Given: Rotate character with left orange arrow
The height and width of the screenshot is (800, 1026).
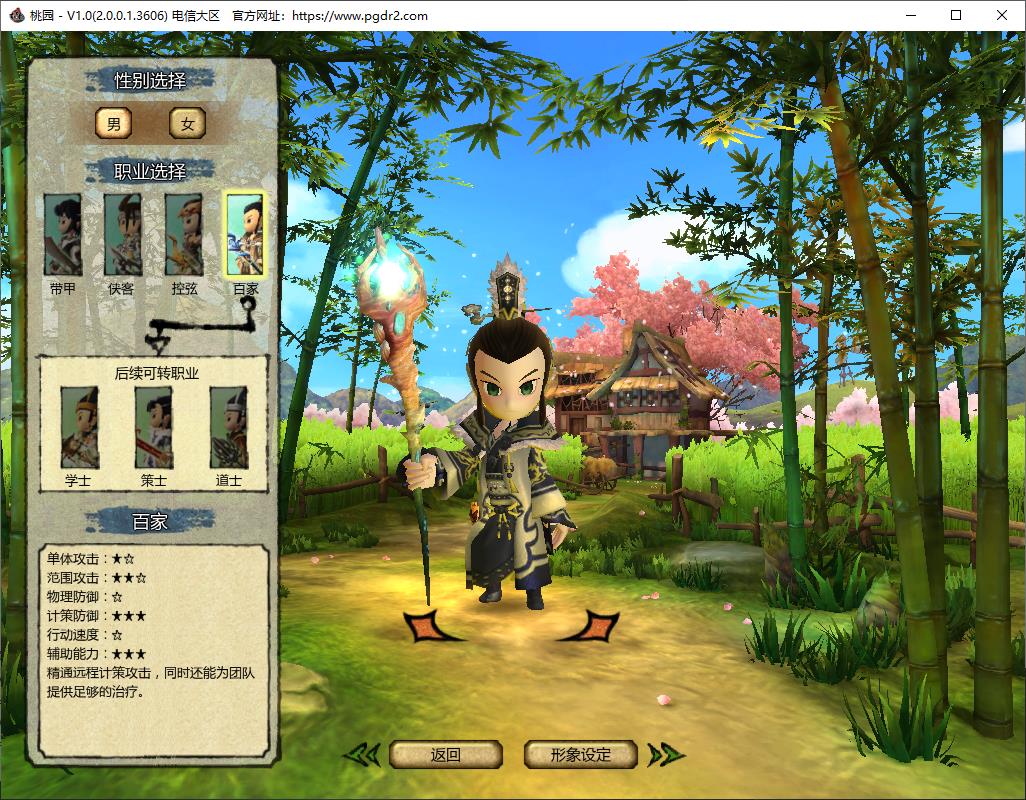Looking at the screenshot, I should click(x=430, y=627).
